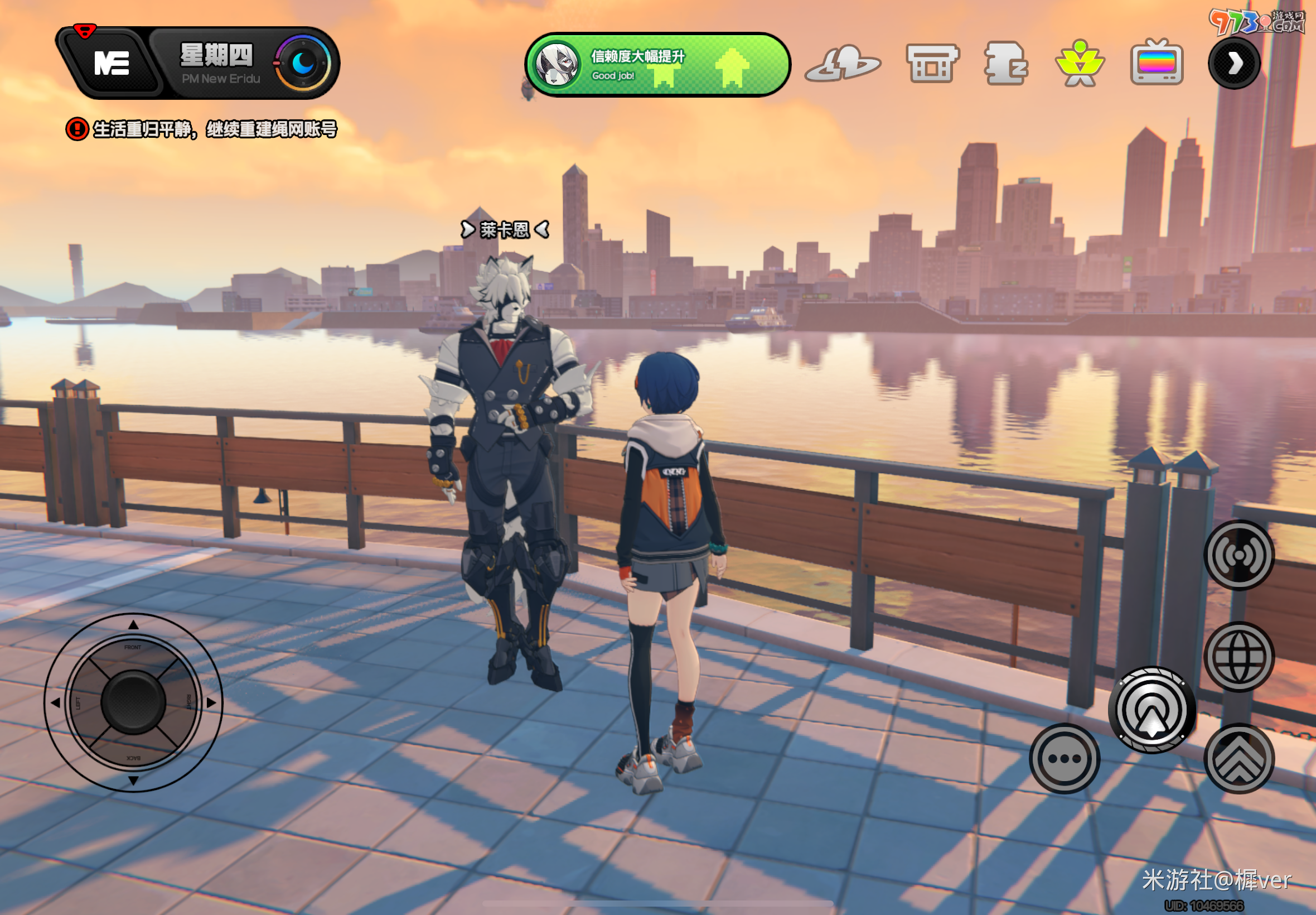Open the flying saucer hat icon
1316x915 pixels.
(x=842, y=64)
